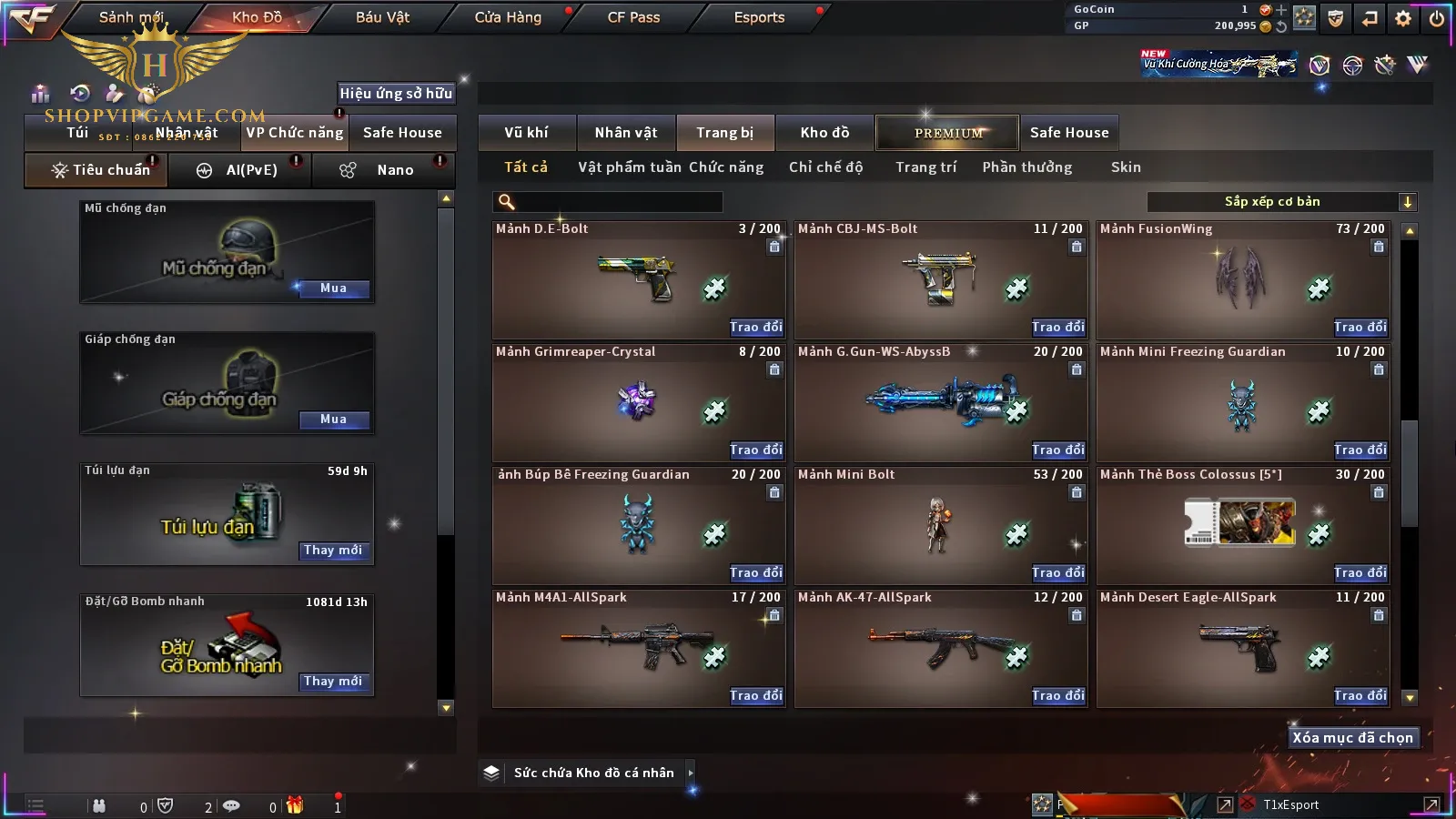Renew the Túi lựu đạn item
The height and width of the screenshot is (819, 1456).
333,551
